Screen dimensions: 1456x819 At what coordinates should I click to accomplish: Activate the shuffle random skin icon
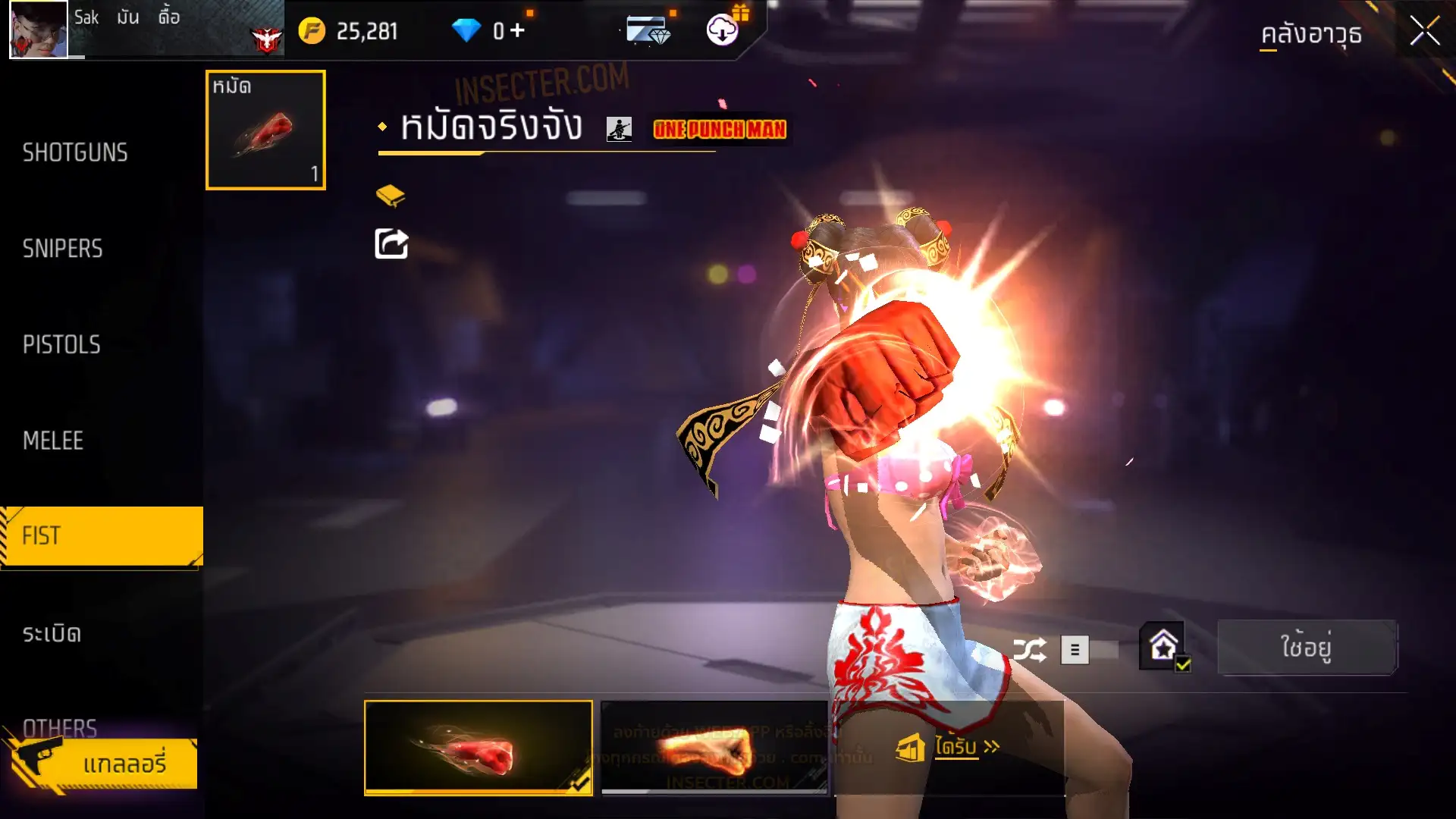pos(1030,650)
